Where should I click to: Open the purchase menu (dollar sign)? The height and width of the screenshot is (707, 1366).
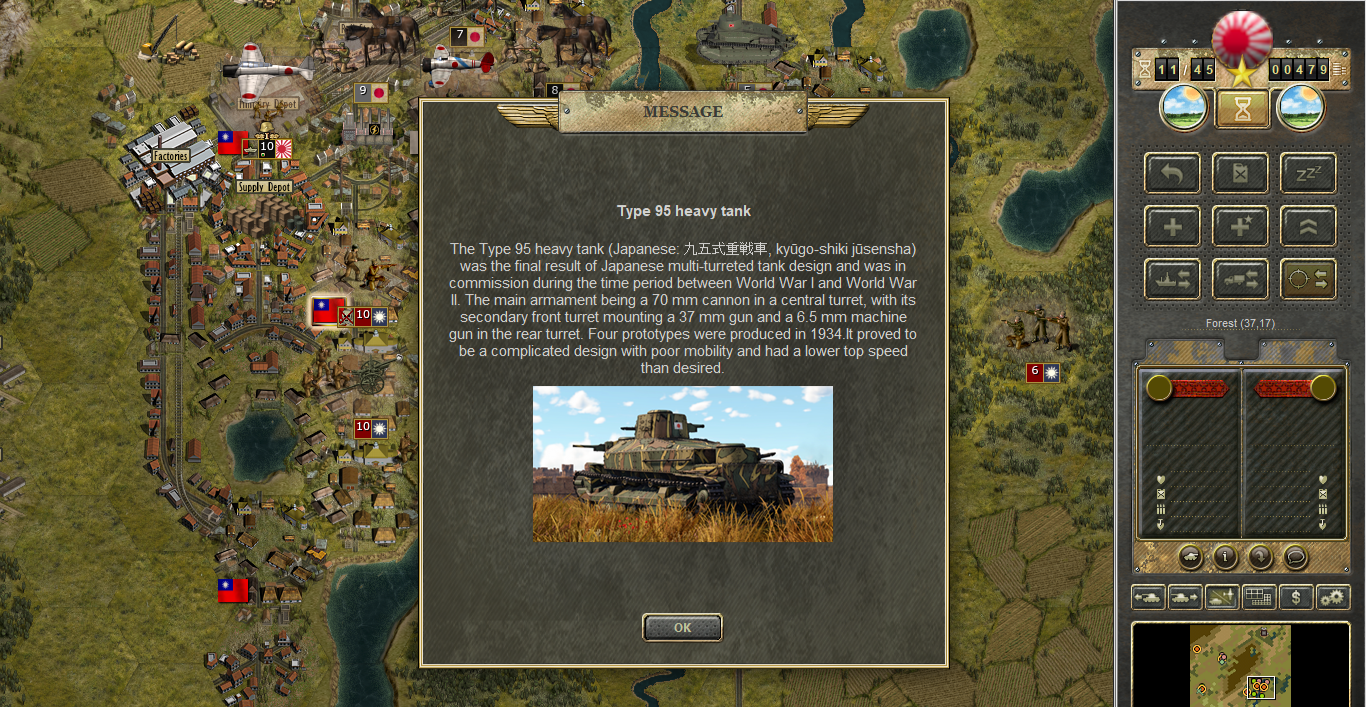[x=1296, y=598]
